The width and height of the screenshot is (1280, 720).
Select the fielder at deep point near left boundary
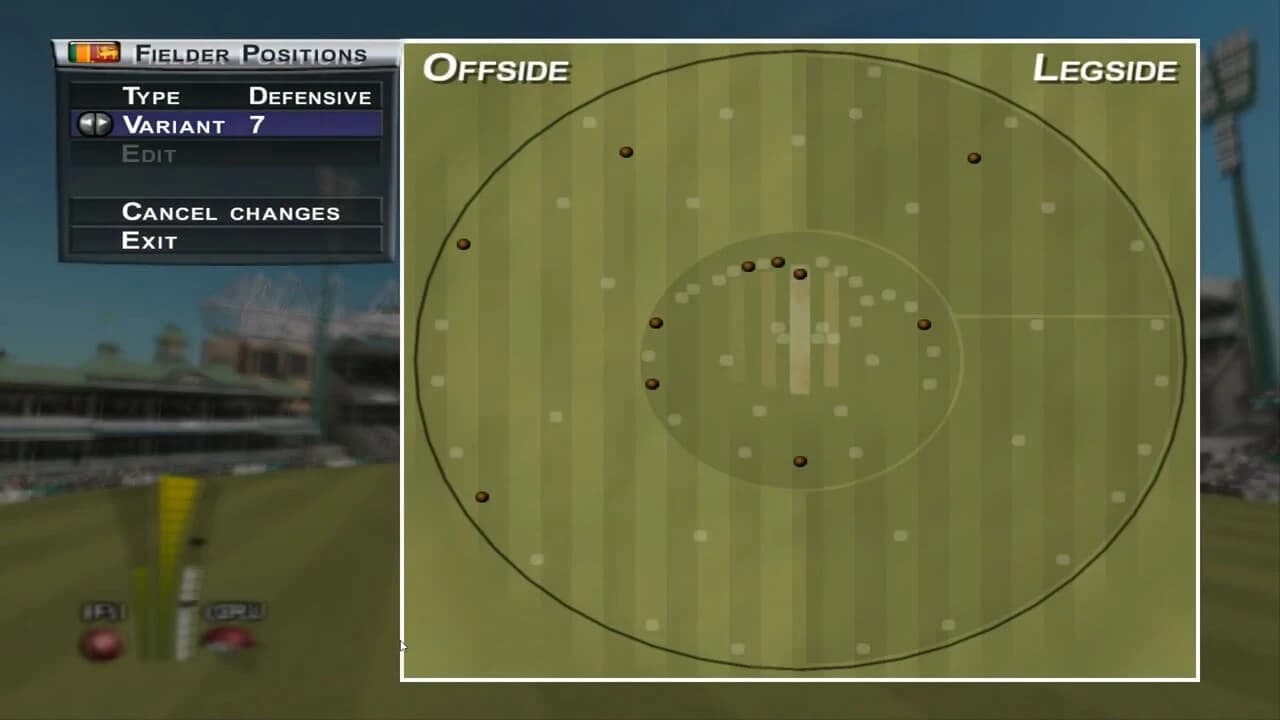[462, 242]
